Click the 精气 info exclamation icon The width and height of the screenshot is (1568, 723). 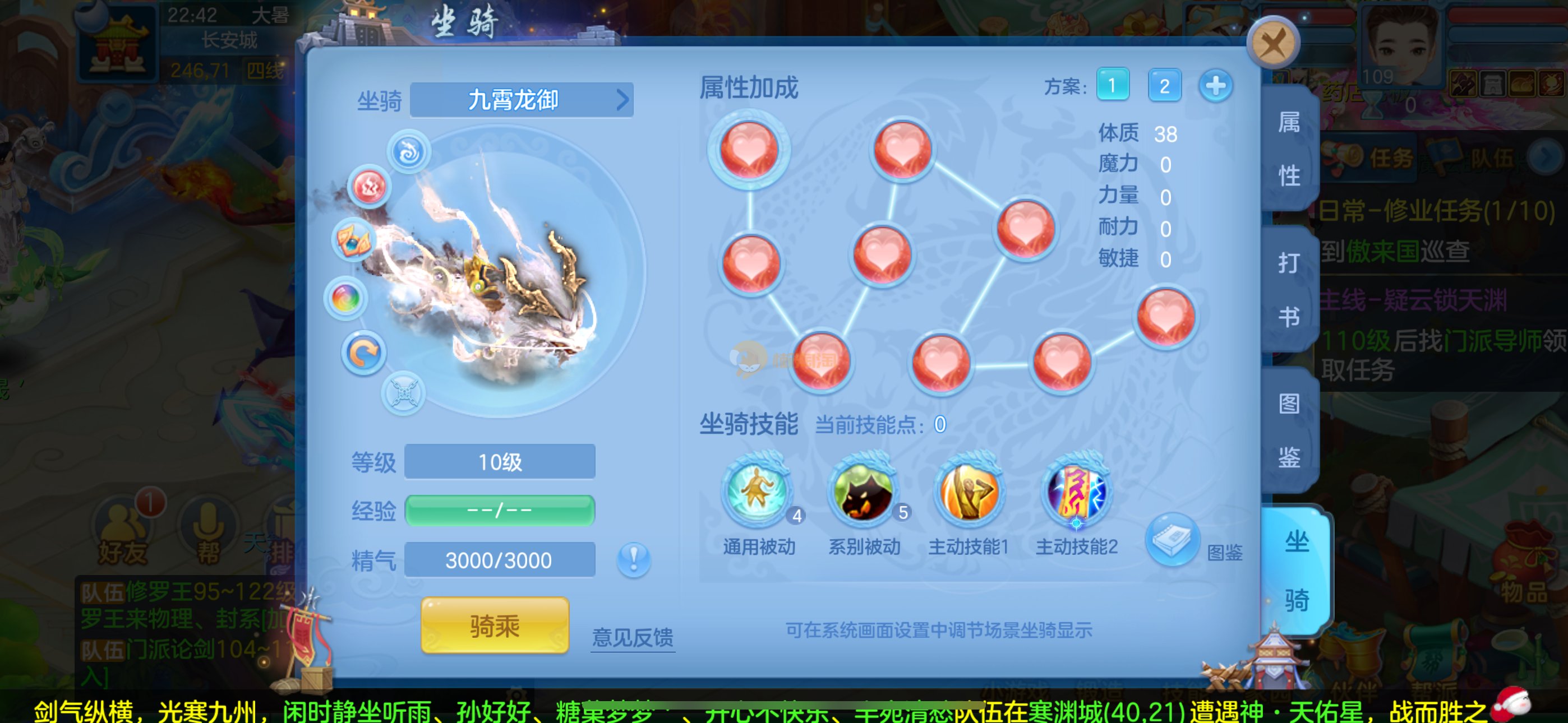tap(633, 559)
